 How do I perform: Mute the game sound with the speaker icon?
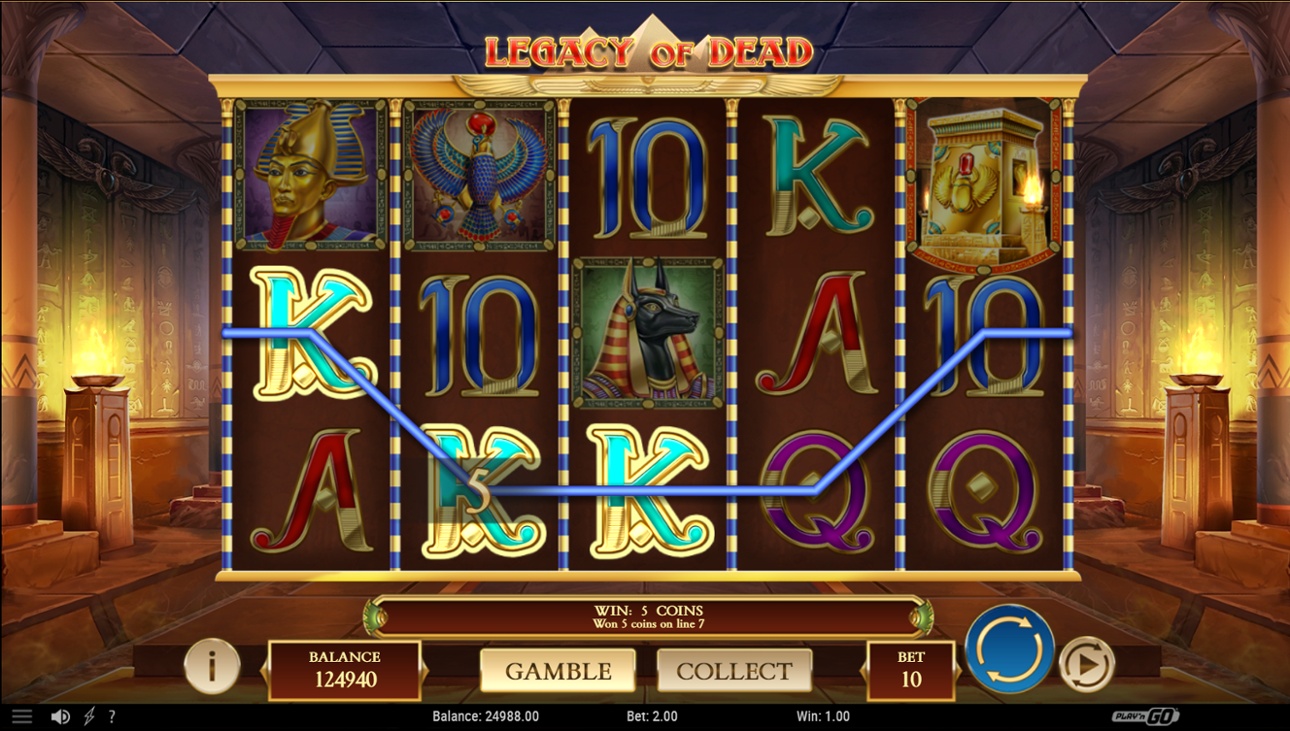tap(60, 715)
